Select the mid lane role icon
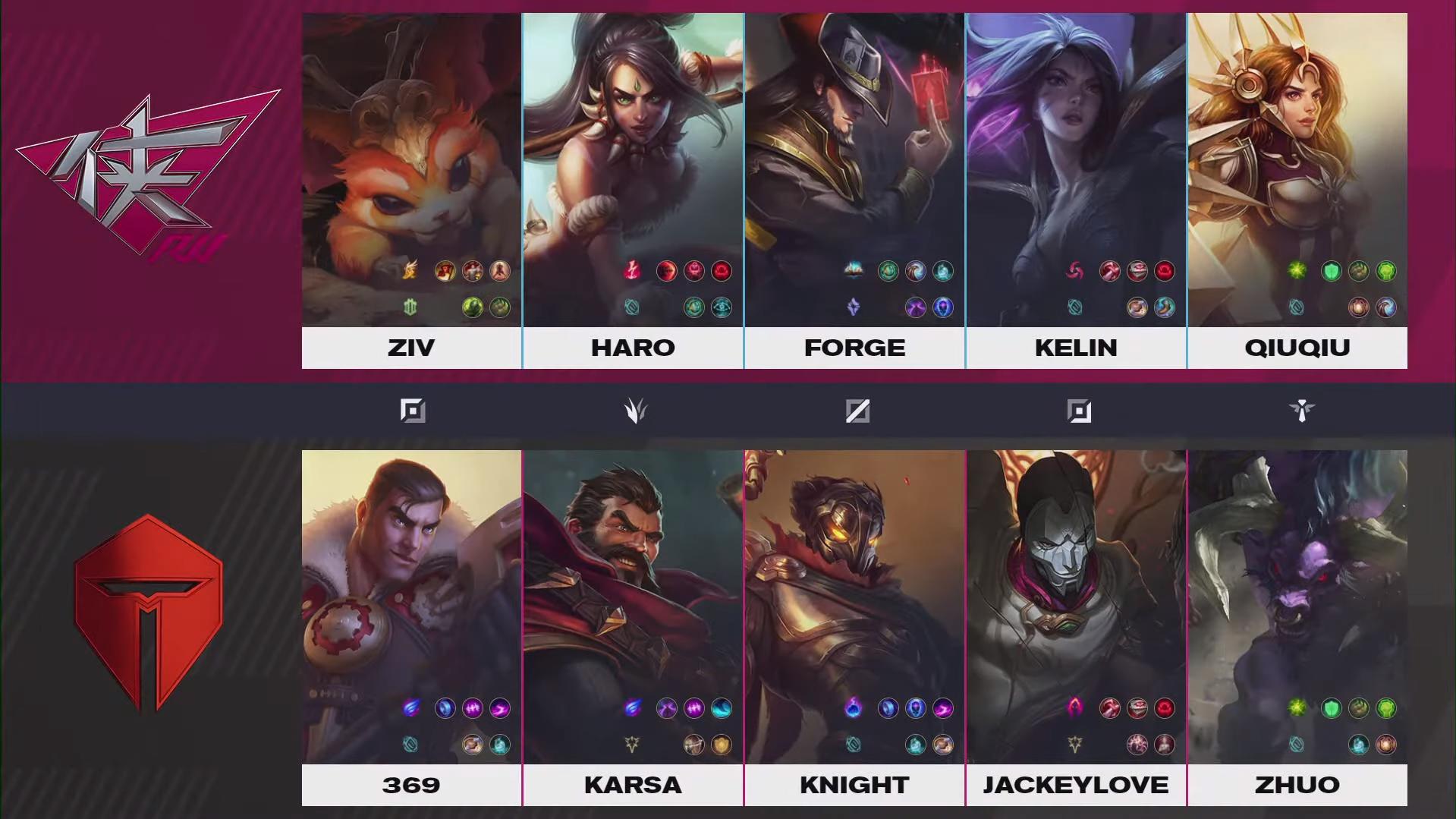This screenshot has height=819, width=1456. point(857,411)
